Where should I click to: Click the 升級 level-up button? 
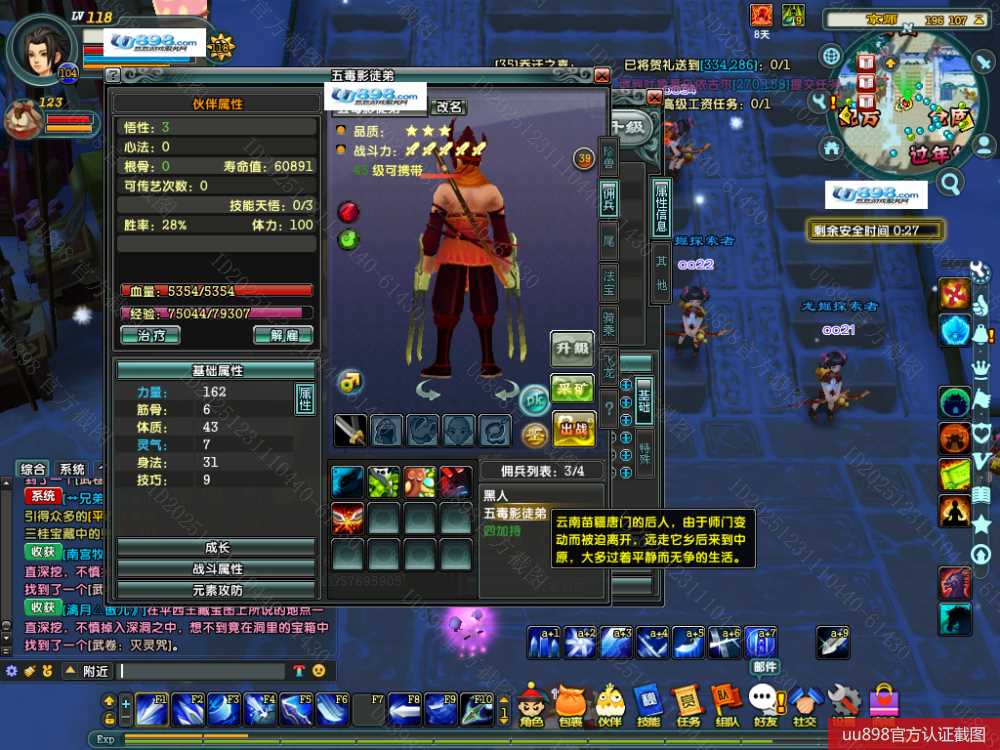pyautogui.click(x=572, y=349)
